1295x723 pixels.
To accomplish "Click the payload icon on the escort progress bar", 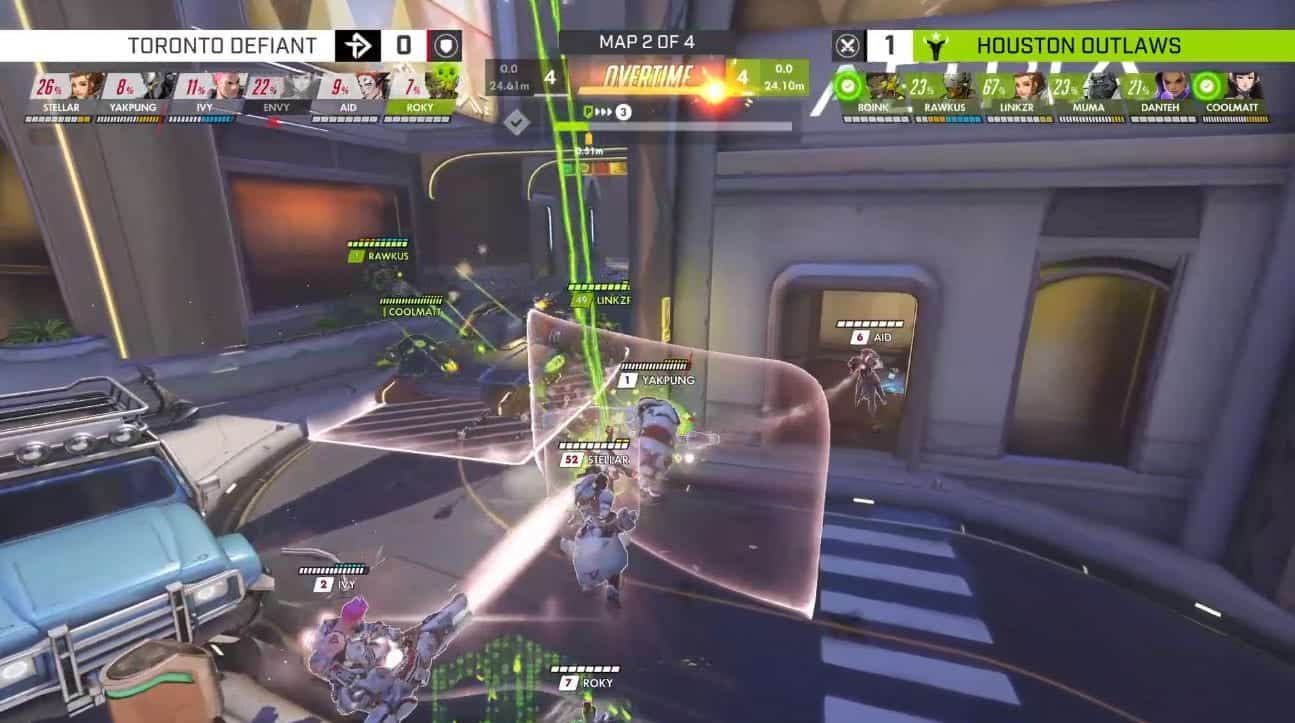I will coord(589,113).
